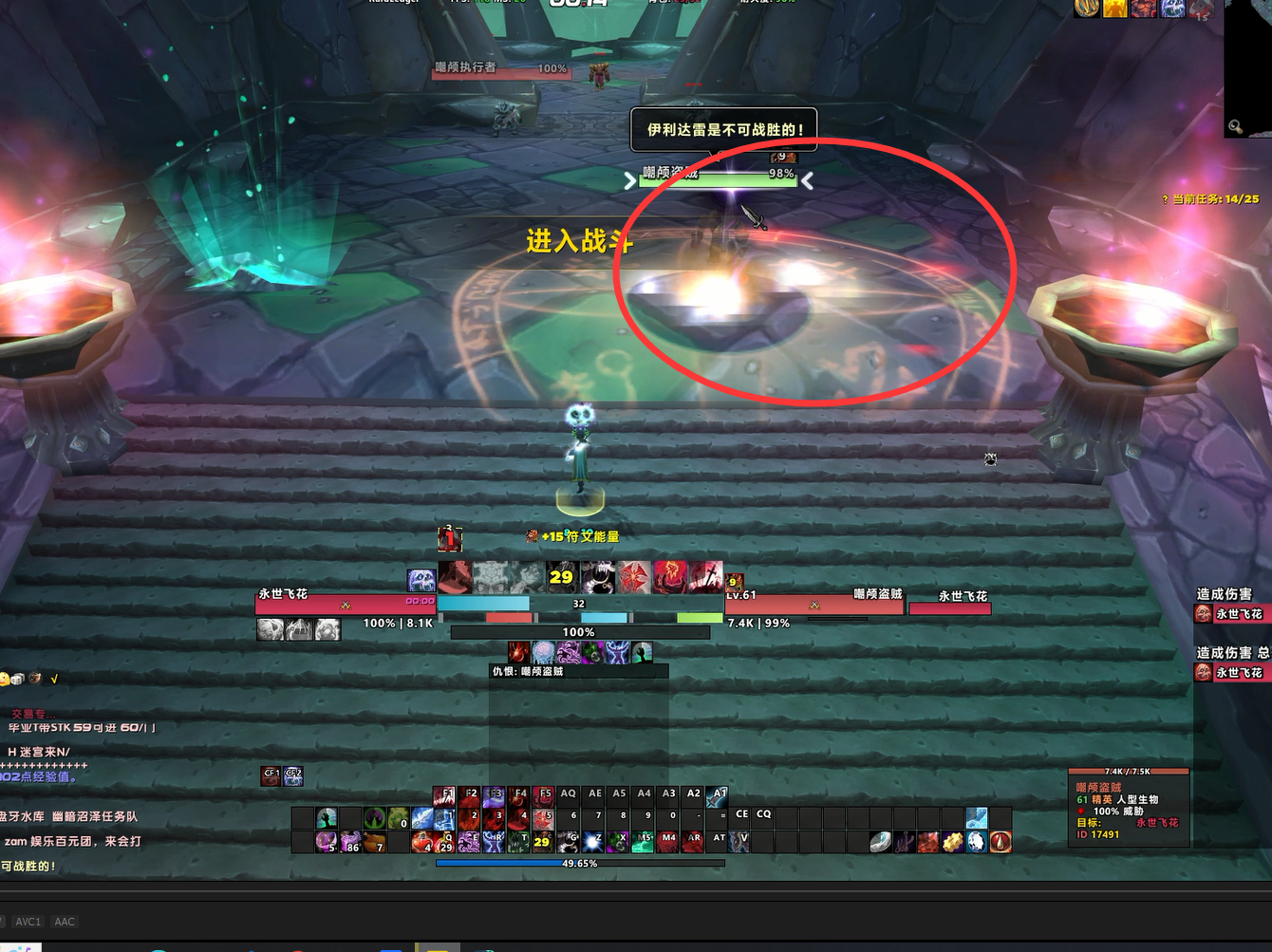Switch to the AAC tab
This screenshot has width=1272, height=952.
pos(64,922)
